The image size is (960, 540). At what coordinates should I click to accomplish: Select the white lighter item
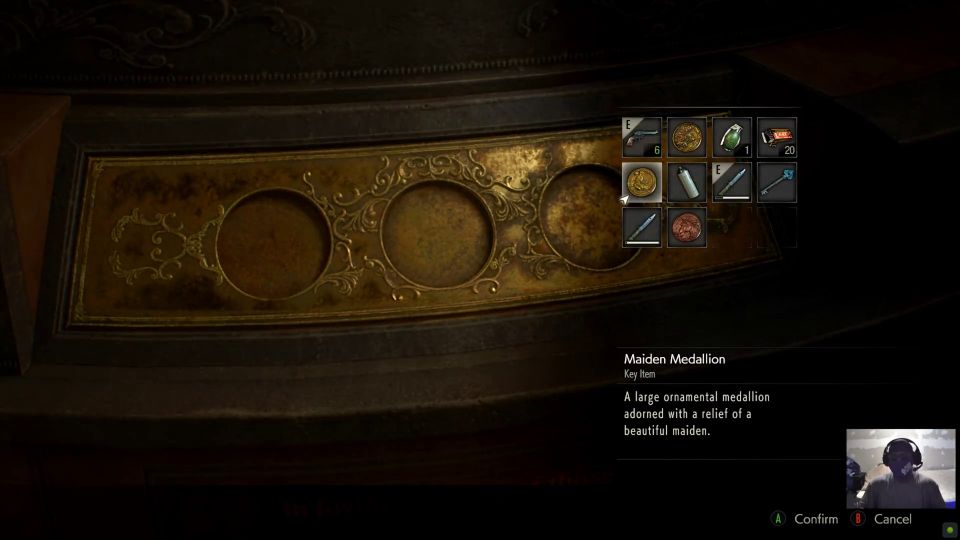[687, 183]
